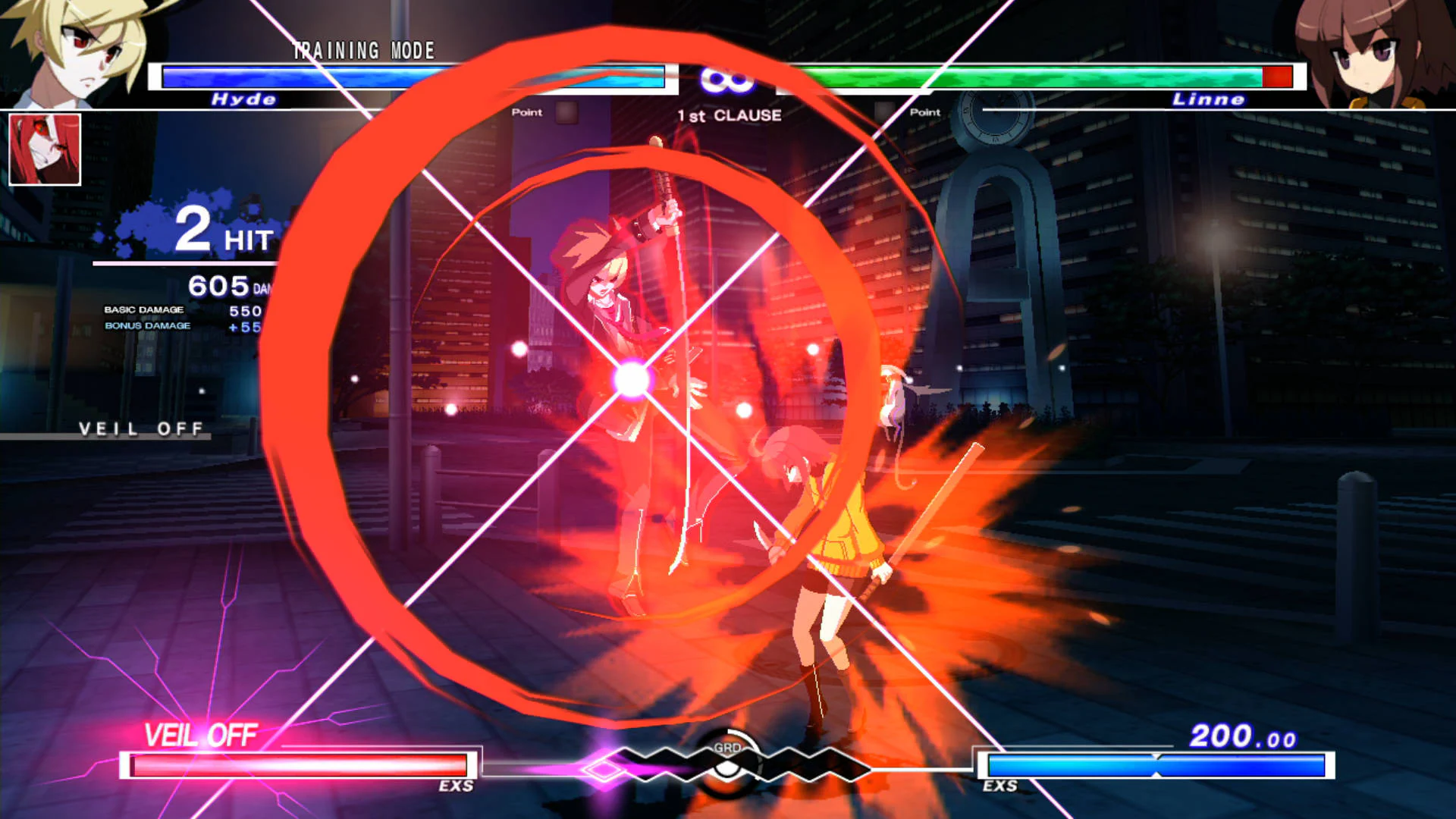Click the purple diamond on the GRD gauge
This screenshot has width=1456, height=819.
point(603,766)
